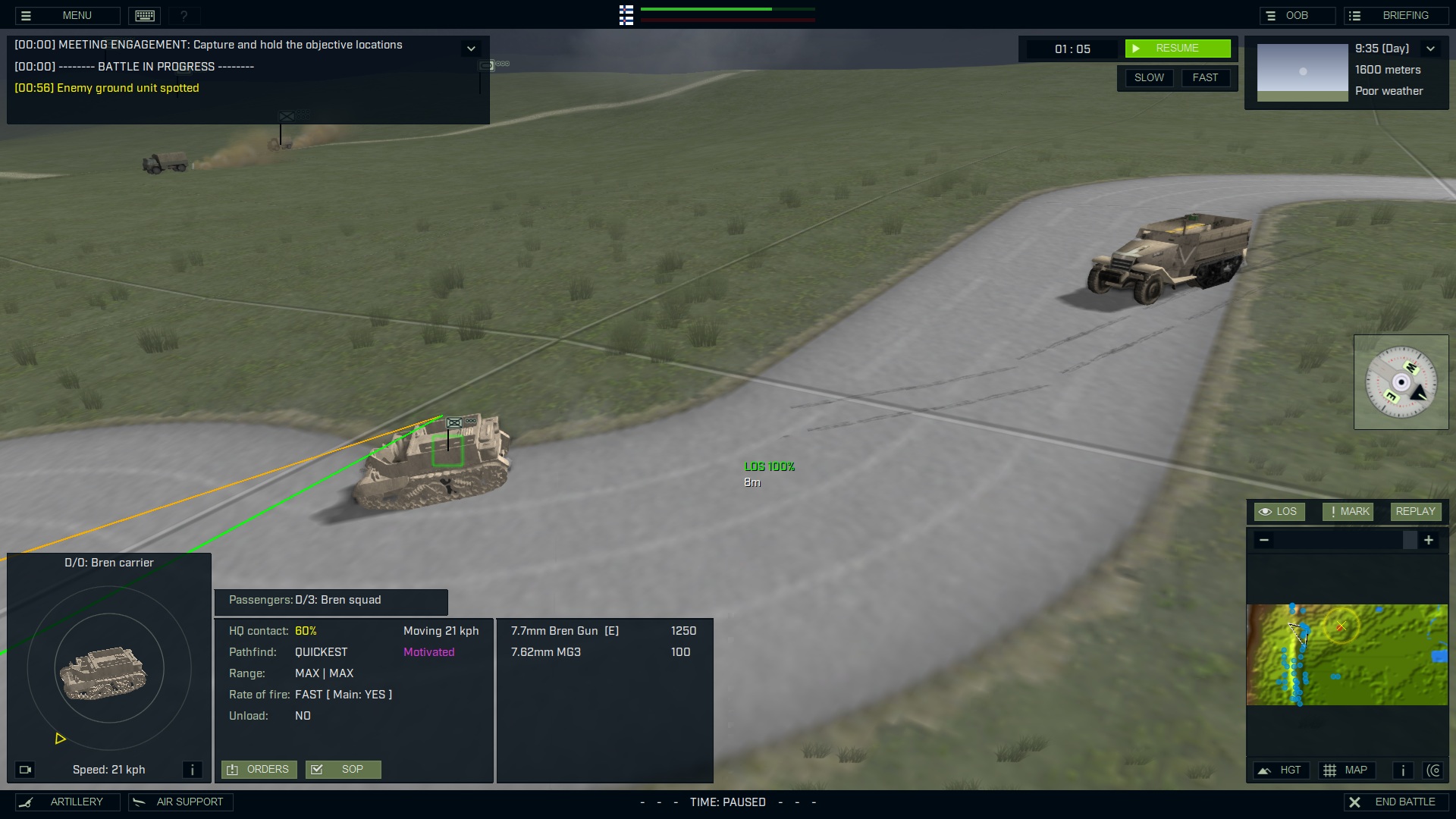
Task: Collapse the battle message log
Action: [x=471, y=48]
